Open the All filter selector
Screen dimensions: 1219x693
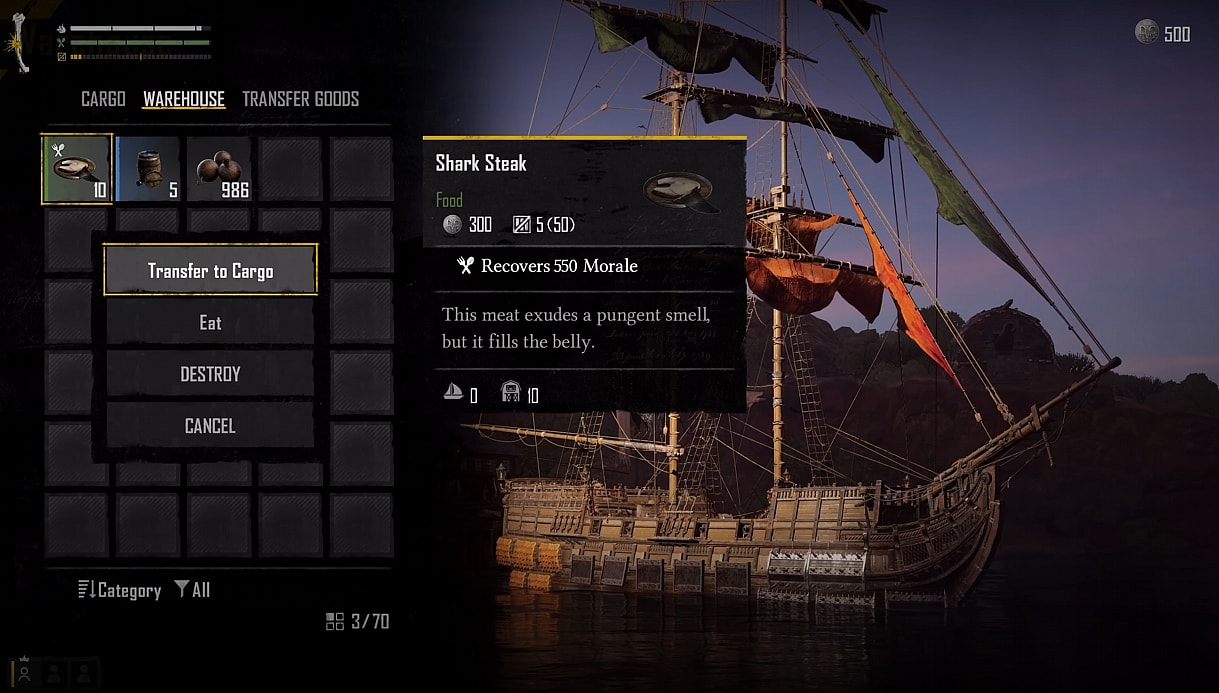click(x=192, y=590)
